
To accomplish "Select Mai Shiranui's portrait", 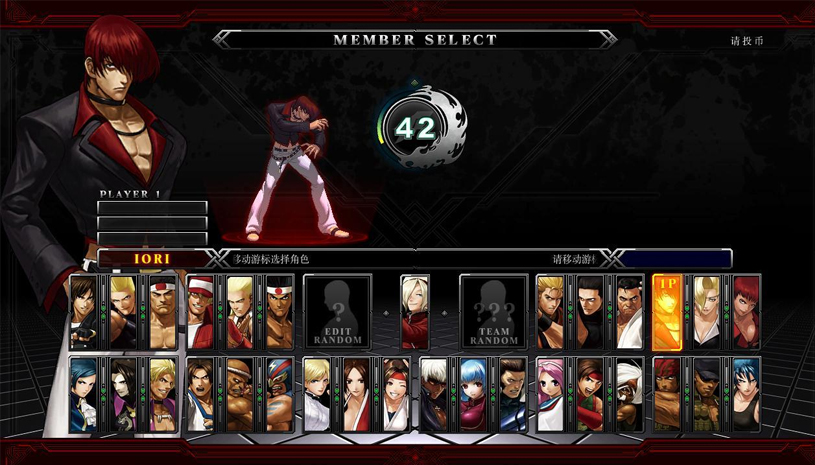I will point(357,395).
